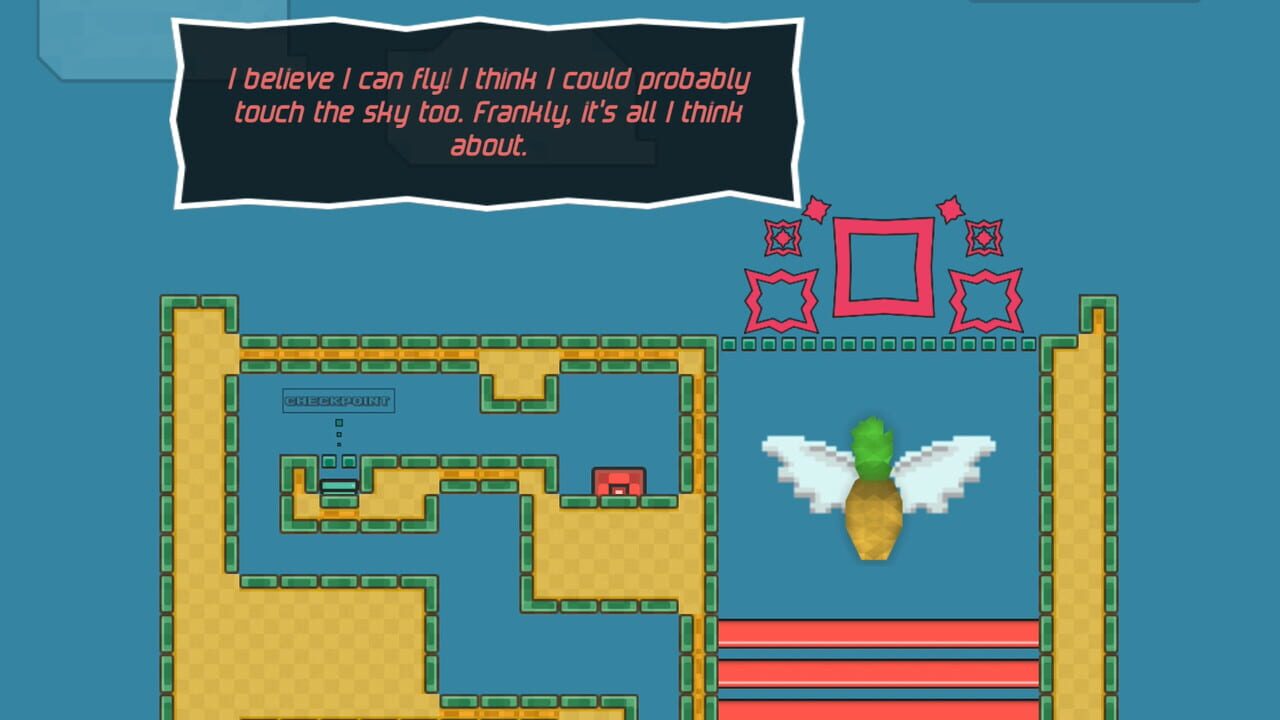
Task: Click the large pink square outline decoration
Action: [x=882, y=266]
